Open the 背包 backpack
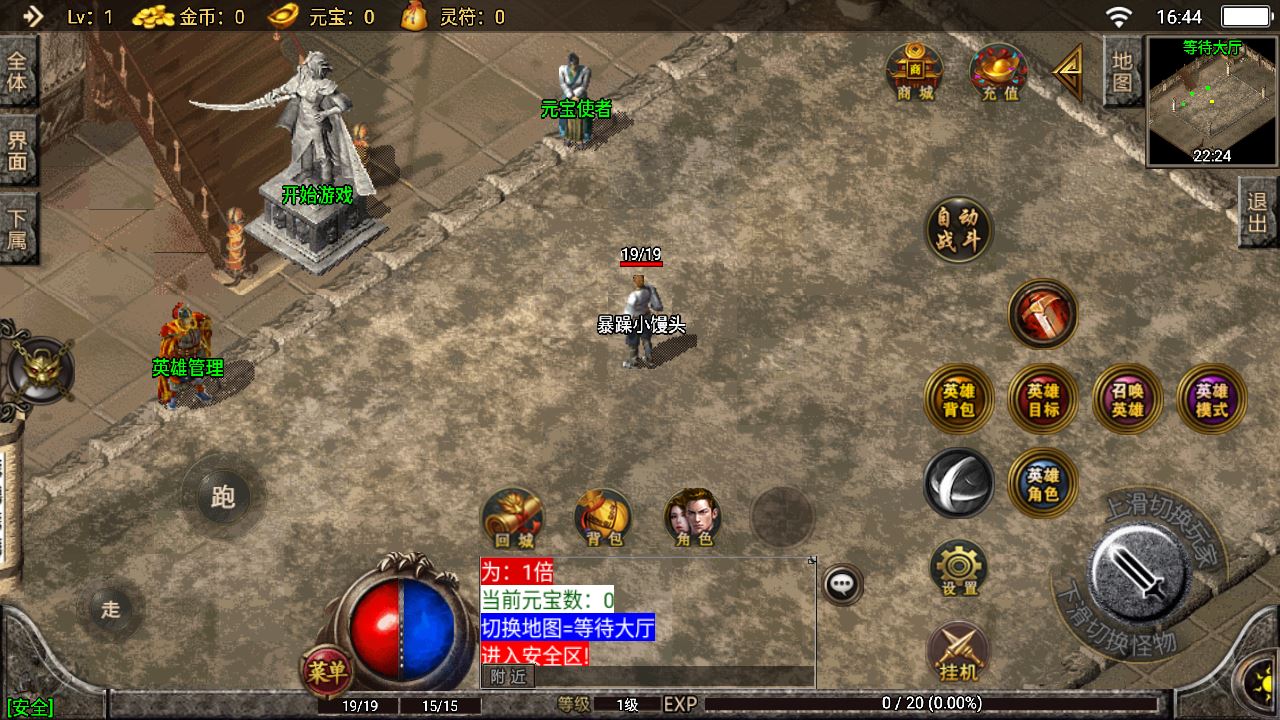 603,518
